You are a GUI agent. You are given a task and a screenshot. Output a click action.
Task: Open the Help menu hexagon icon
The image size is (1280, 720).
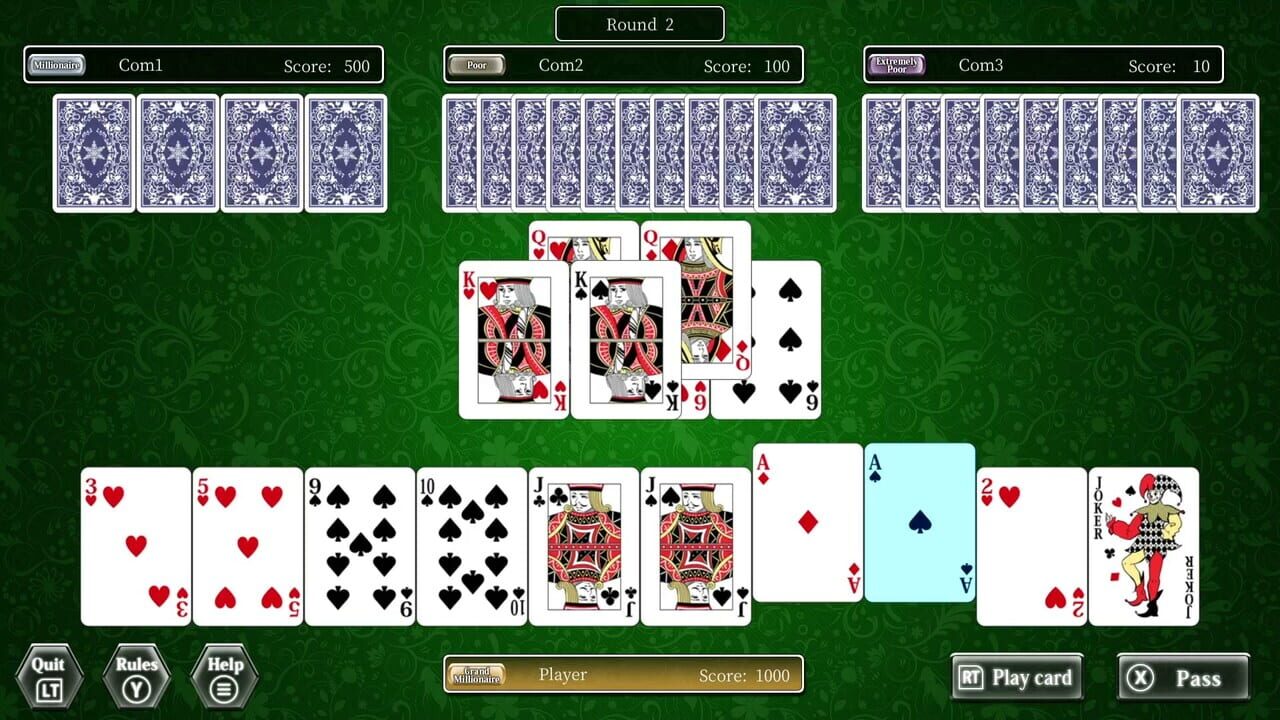[226, 677]
